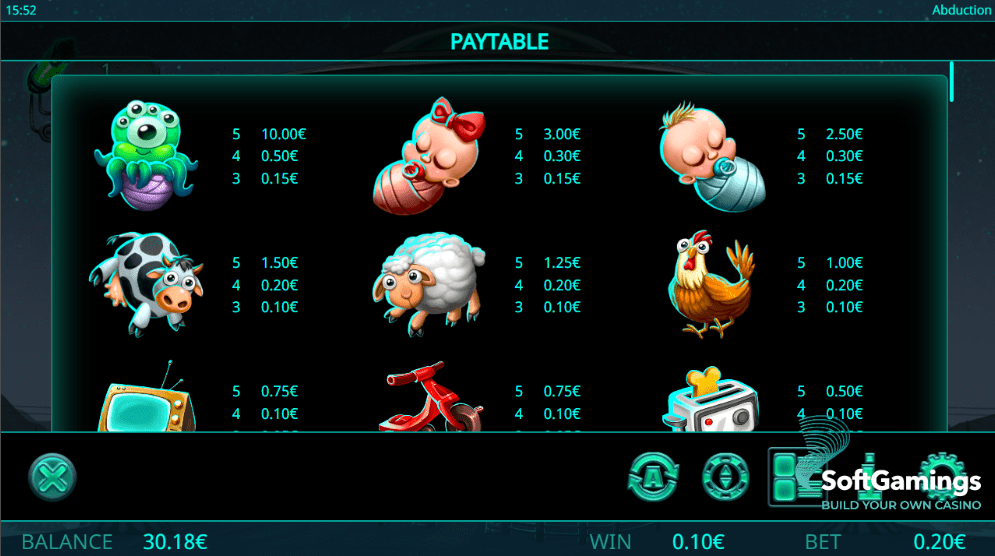Image resolution: width=995 pixels, height=556 pixels.
Task: Open the gear settings button
Action: [939, 476]
